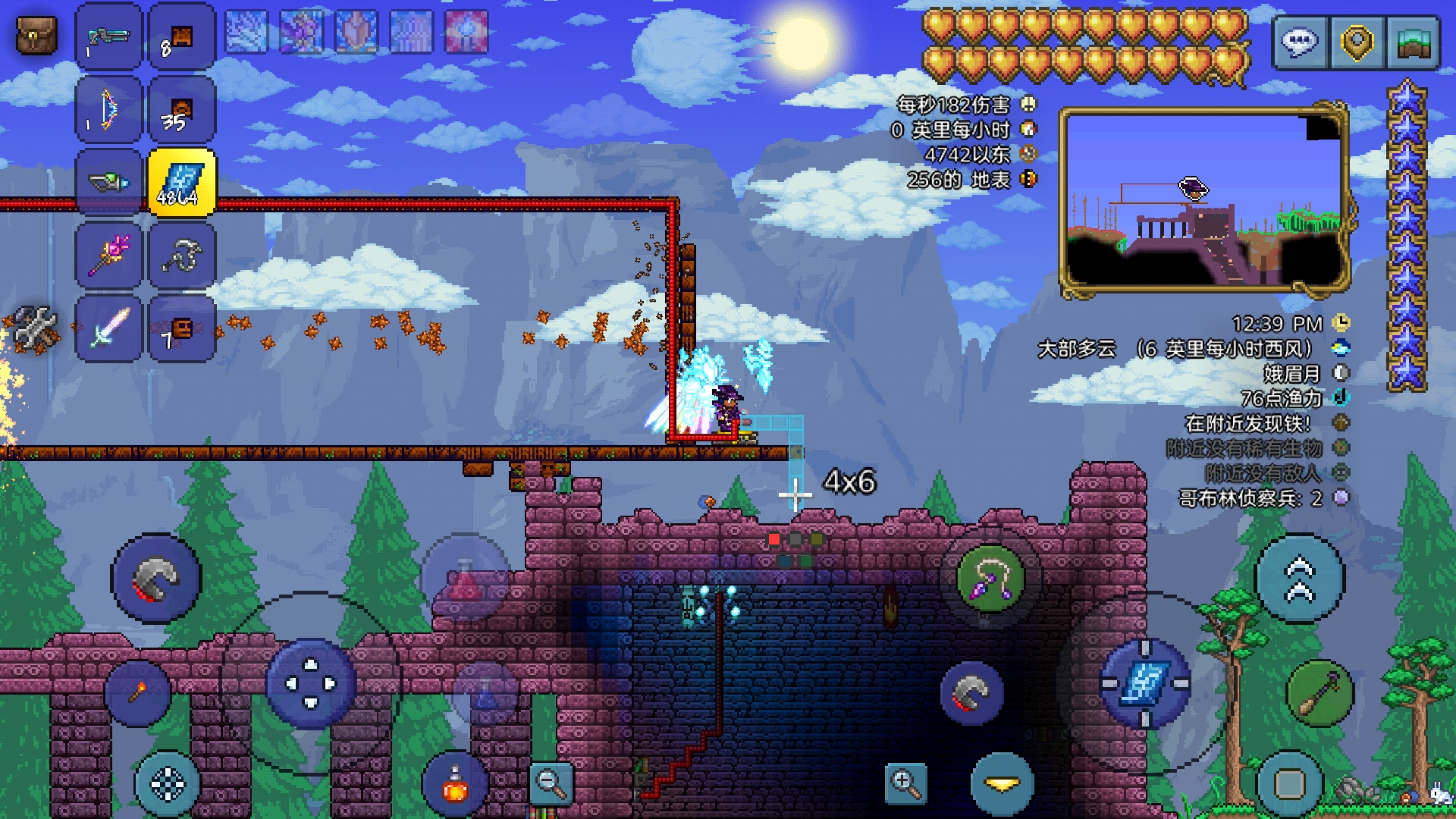Image resolution: width=1456 pixels, height=819 pixels.
Task: Open the map pin button
Action: pyautogui.click(x=1357, y=42)
